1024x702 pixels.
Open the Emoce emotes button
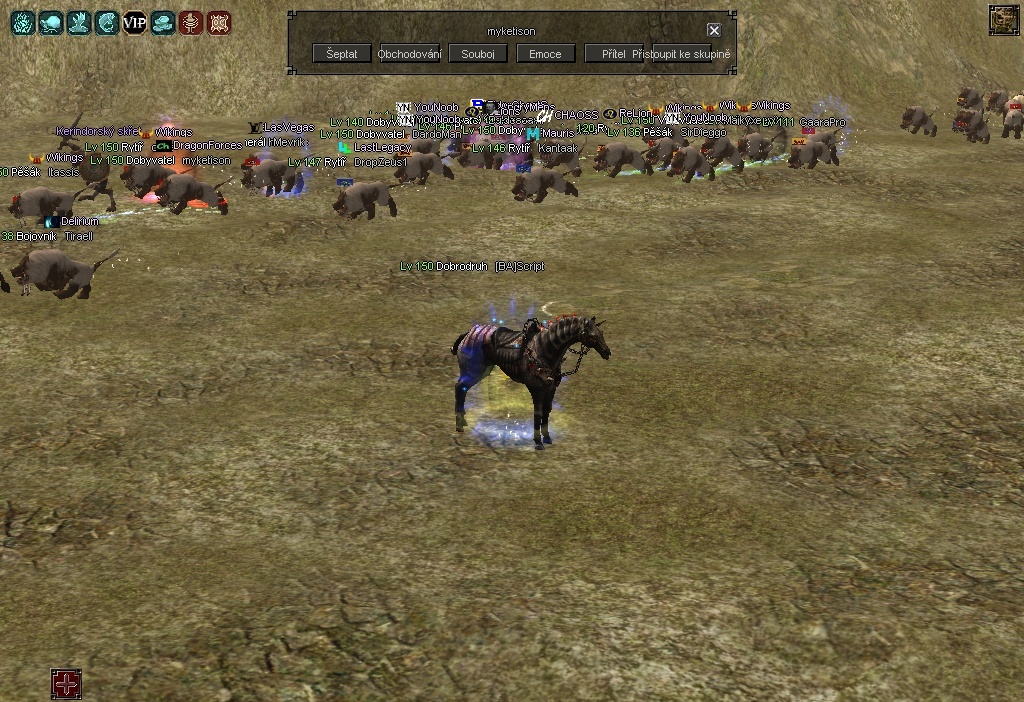coord(545,54)
